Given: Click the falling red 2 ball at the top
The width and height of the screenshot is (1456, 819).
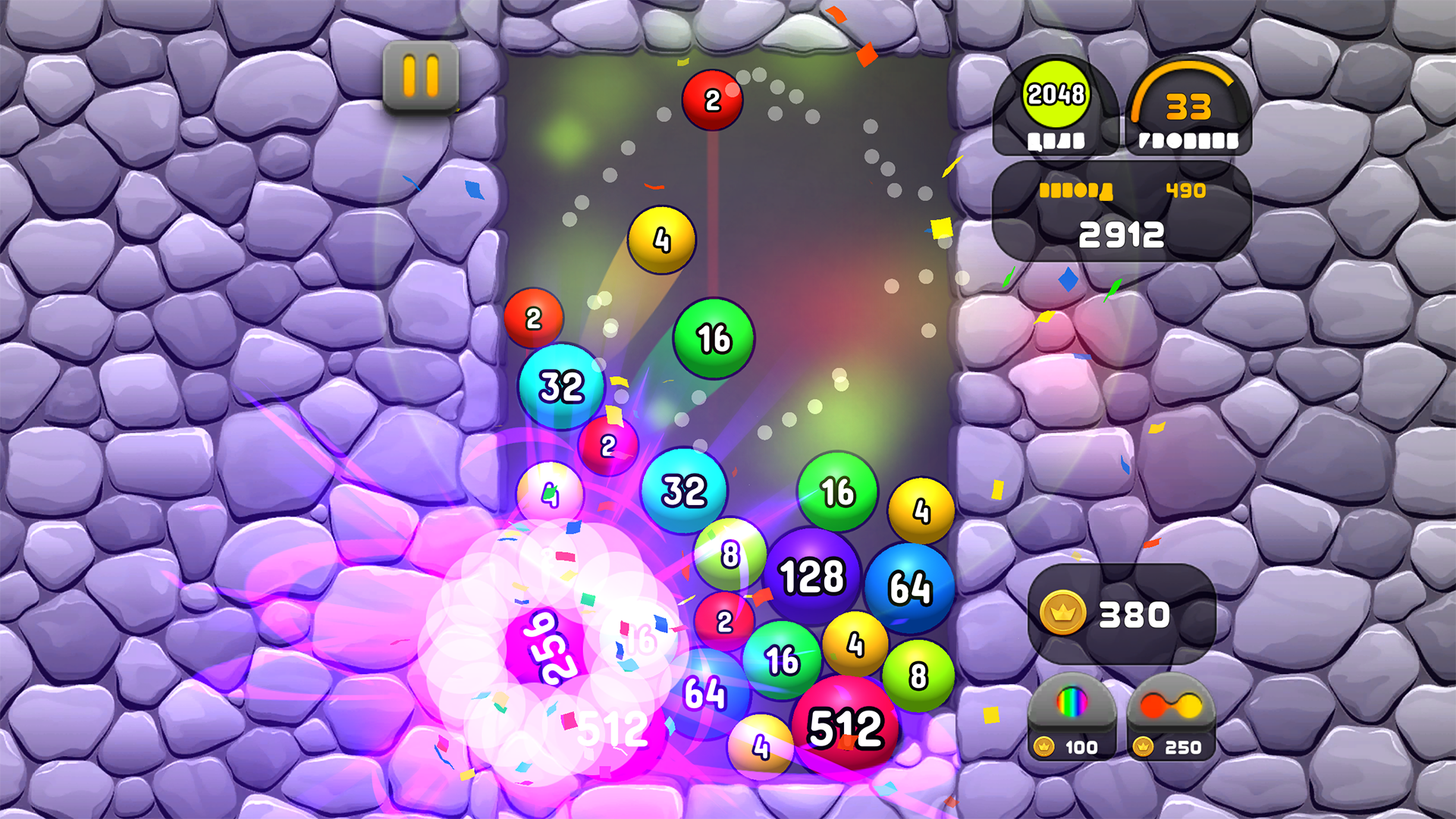Looking at the screenshot, I should click(711, 99).
